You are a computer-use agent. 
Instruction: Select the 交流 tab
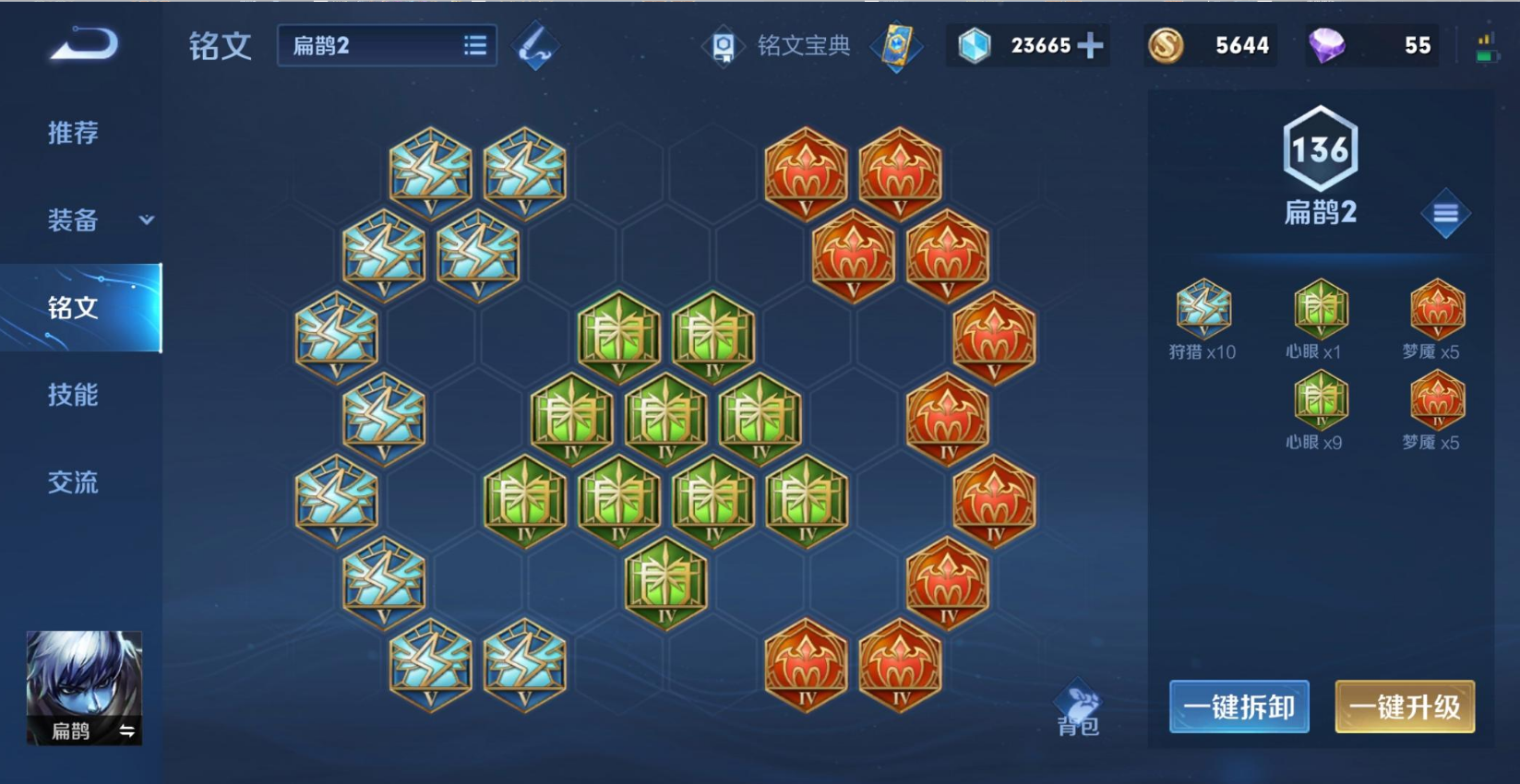[73, 481]
